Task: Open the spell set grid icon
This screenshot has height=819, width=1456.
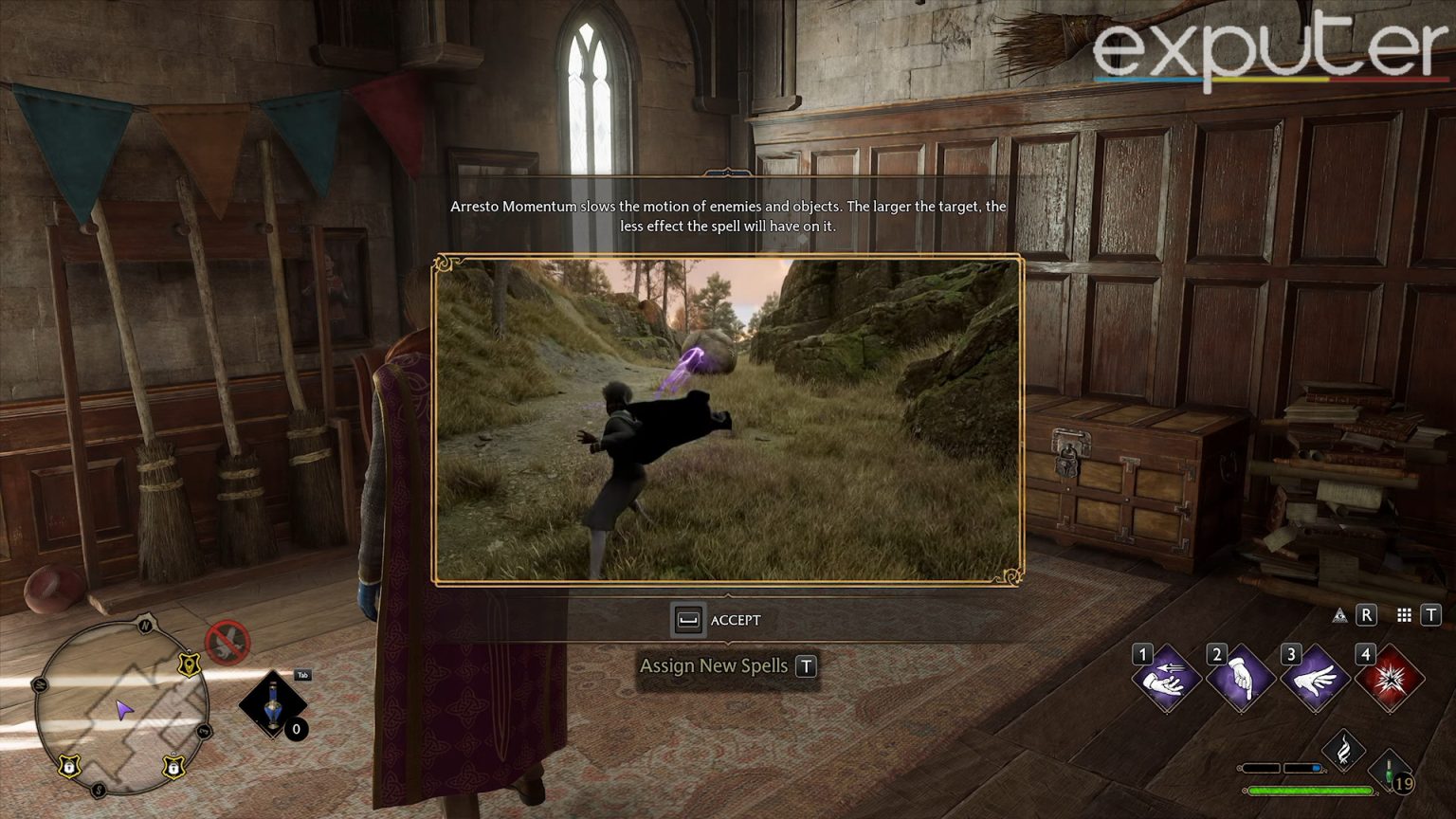Action: pyautogui.click(x=1403, y=616)
